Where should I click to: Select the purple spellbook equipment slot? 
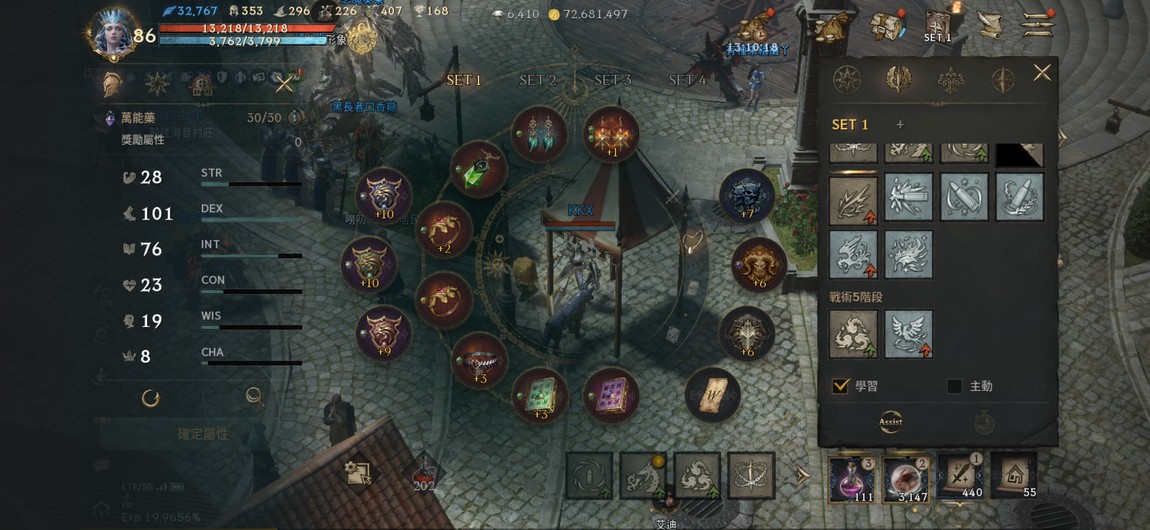(610, 394)
